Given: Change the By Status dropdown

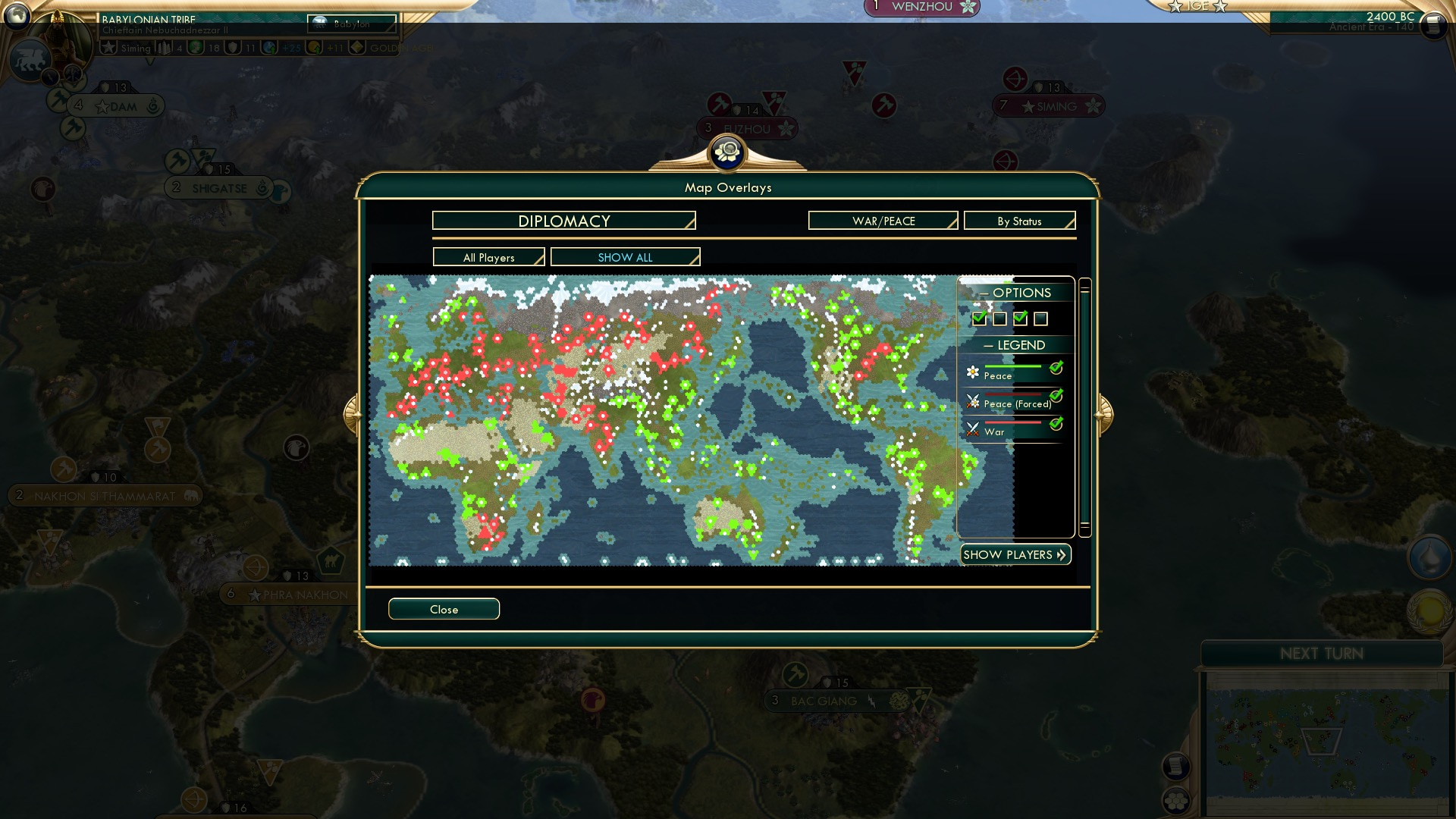Looking at the screenshot, I should (x=1019, y=221).
